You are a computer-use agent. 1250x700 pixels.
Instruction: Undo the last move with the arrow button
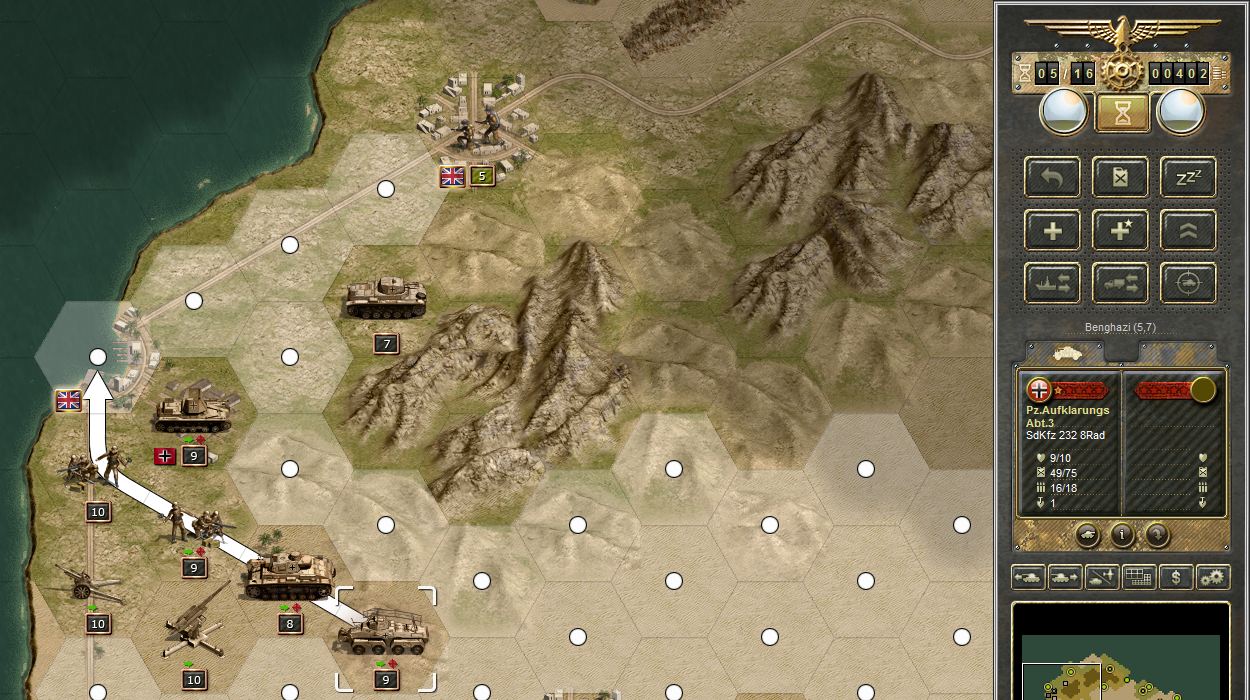tap(1052, 178)
